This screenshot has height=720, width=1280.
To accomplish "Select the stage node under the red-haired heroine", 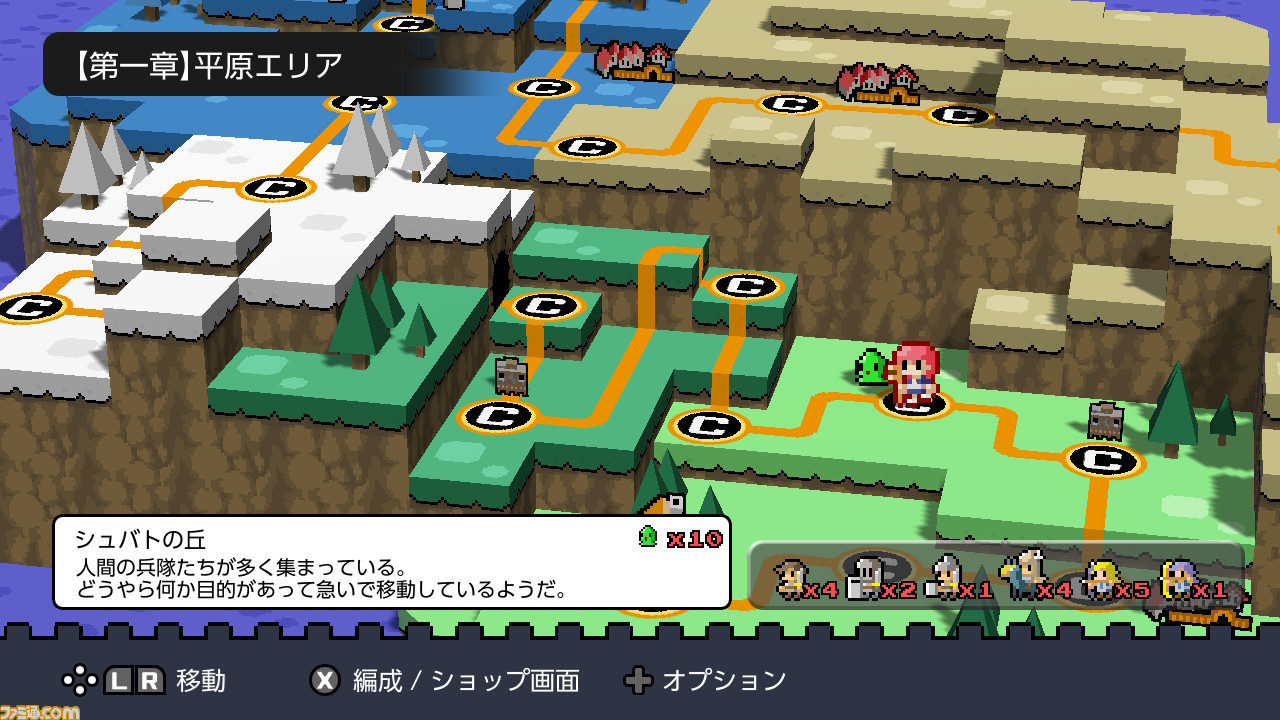I will (914, 402).
